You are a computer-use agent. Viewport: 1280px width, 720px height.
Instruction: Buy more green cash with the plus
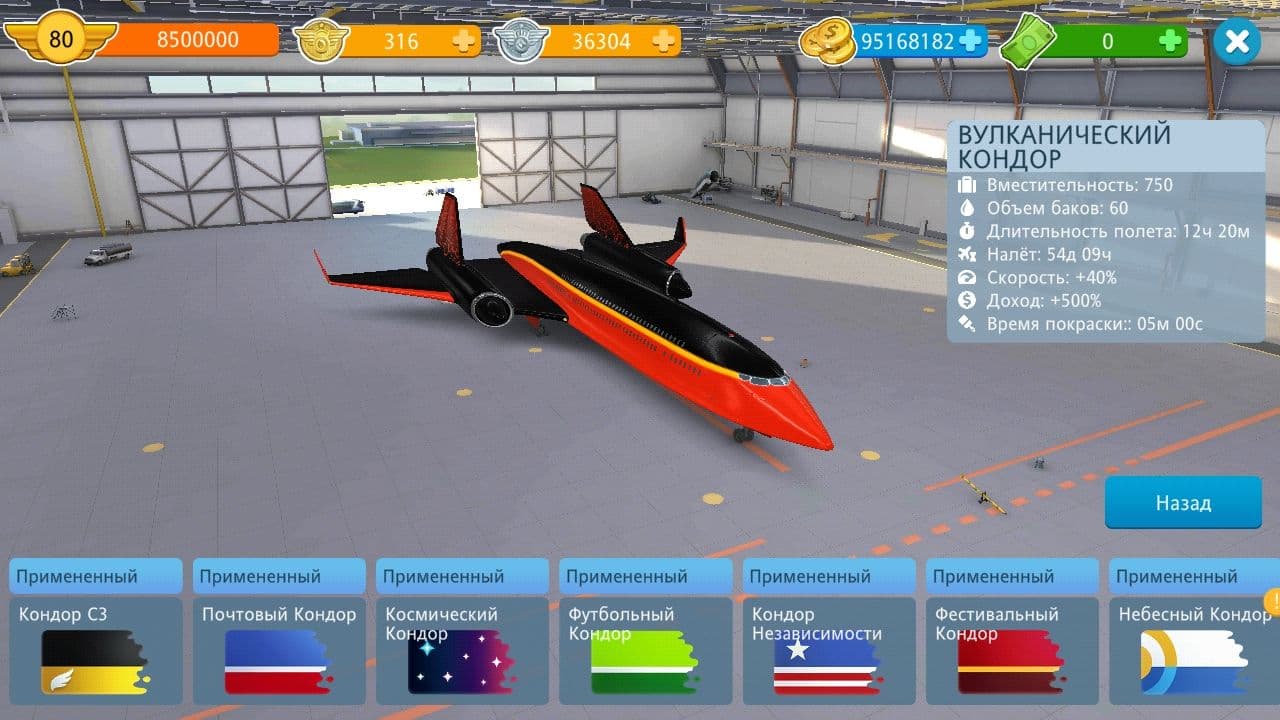1171,41
